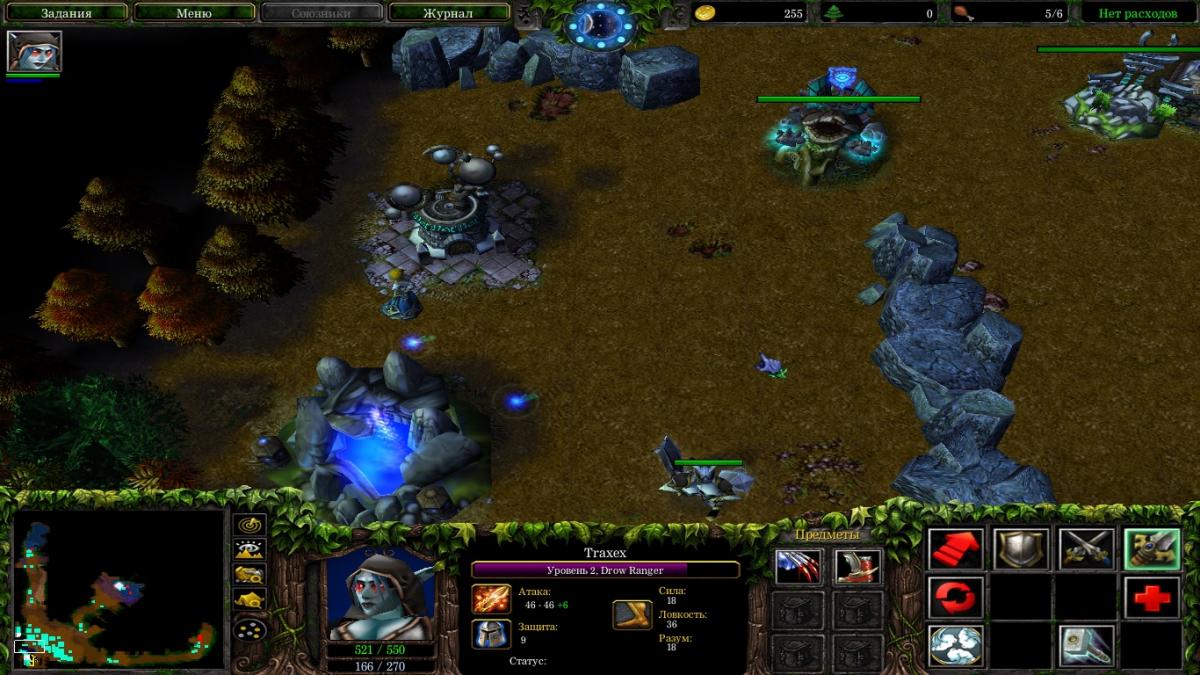Select the Traxex hero icon in the corner
The height and width of the screenshot is (675, 1200).
(34, 51)
